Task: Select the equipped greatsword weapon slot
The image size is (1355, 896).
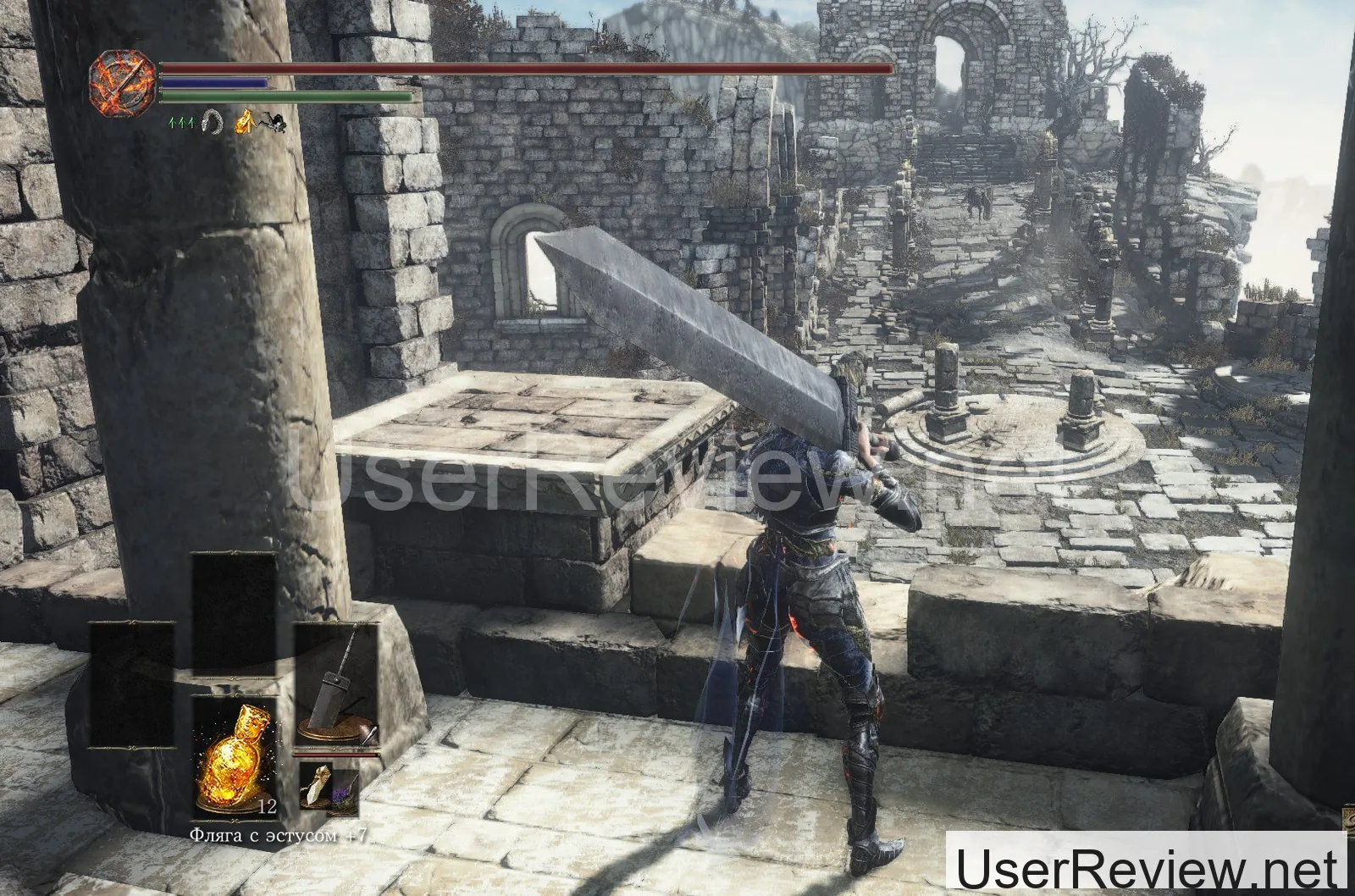Action: click(x=336, y=688)
